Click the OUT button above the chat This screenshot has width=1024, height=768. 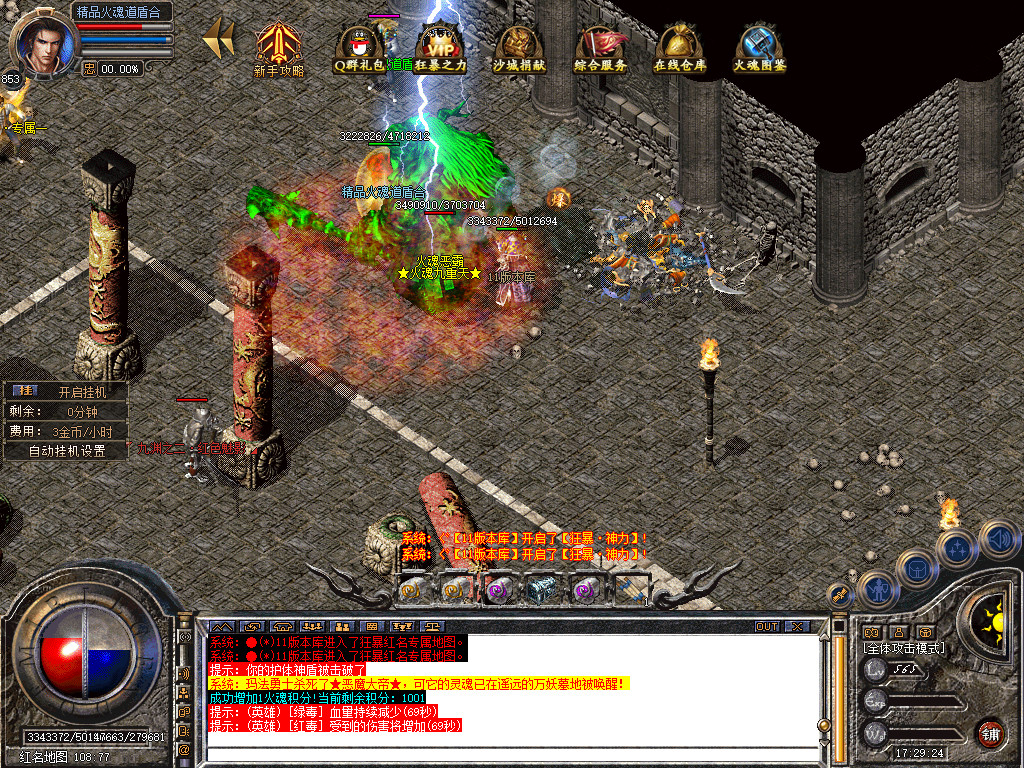pos(767,627)
